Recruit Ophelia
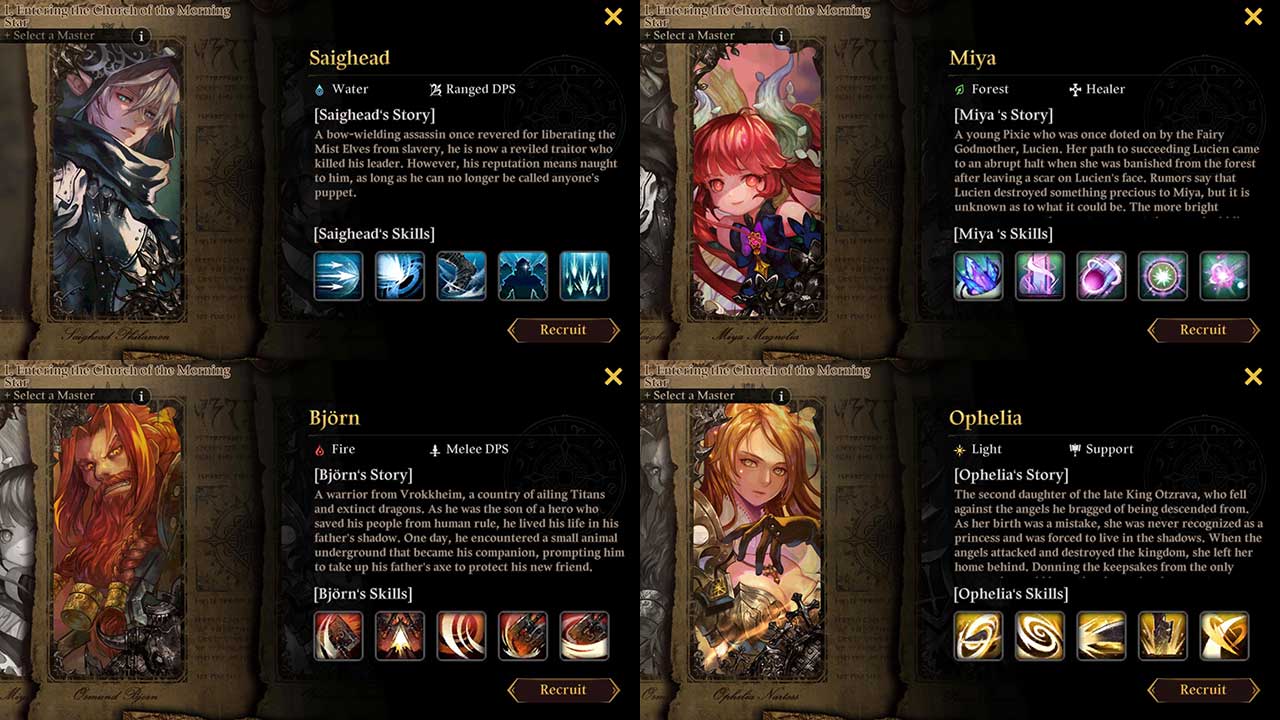1280x720 pixels. 1203,690
